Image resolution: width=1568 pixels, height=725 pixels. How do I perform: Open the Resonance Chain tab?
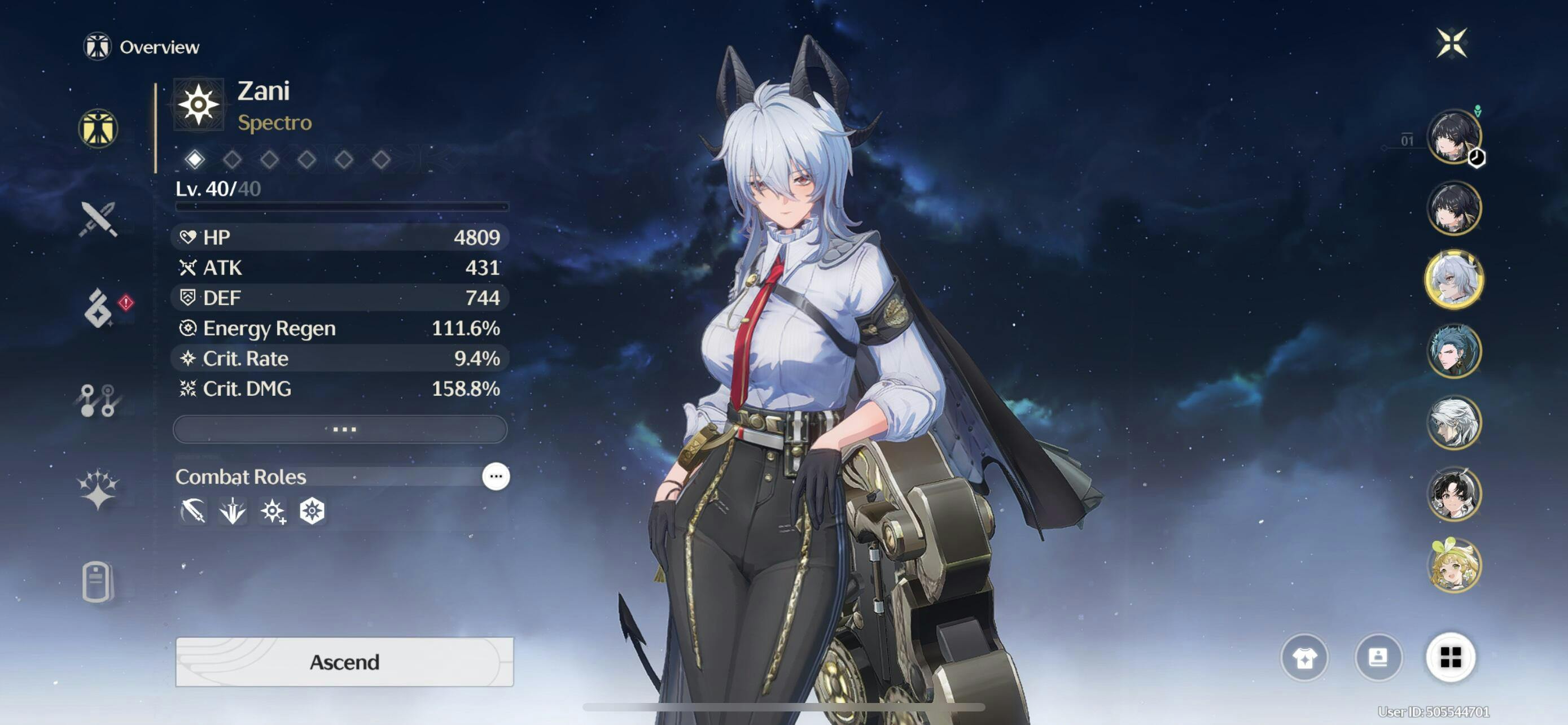pos(98,489)
